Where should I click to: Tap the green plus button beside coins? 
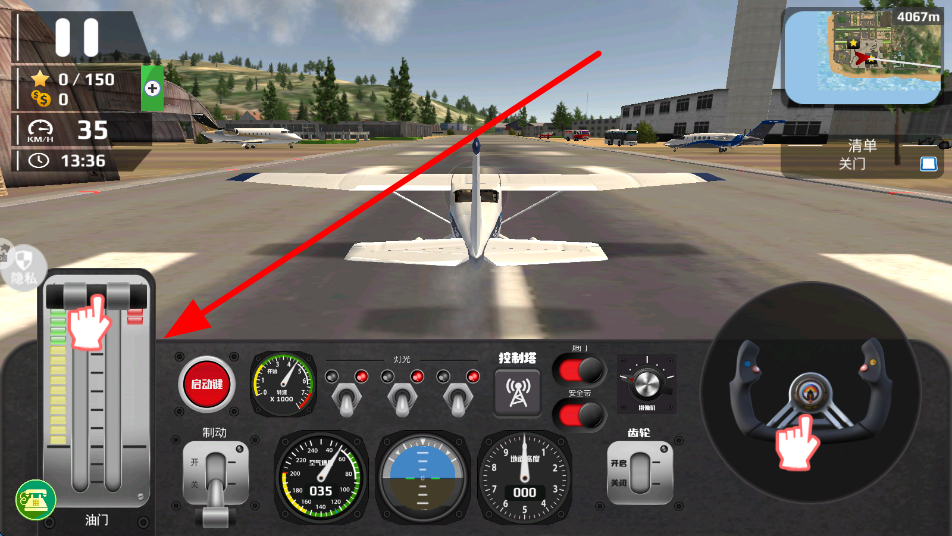[x=152, y=89]
